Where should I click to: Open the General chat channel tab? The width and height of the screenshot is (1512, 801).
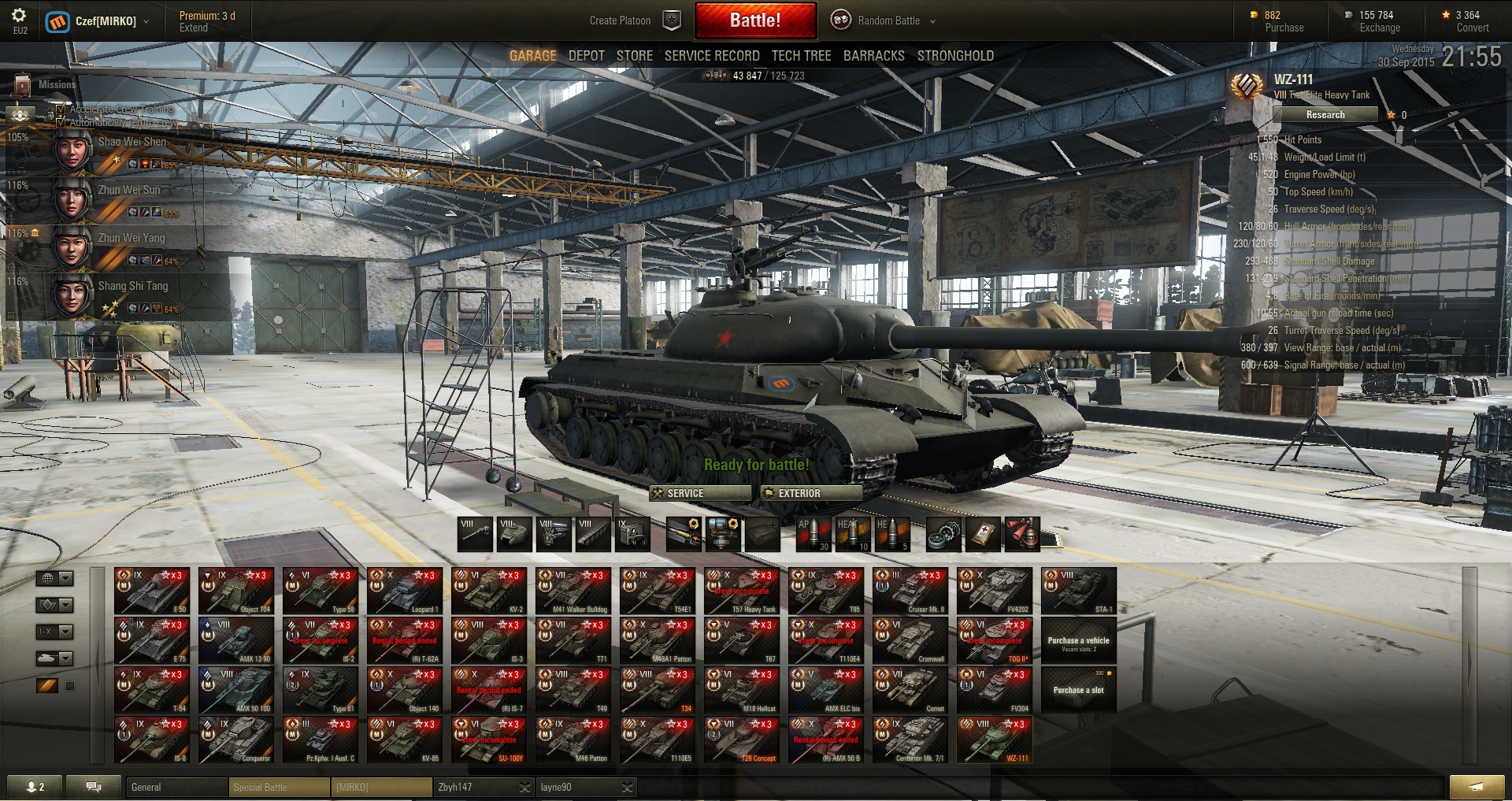tap(176, 787)
